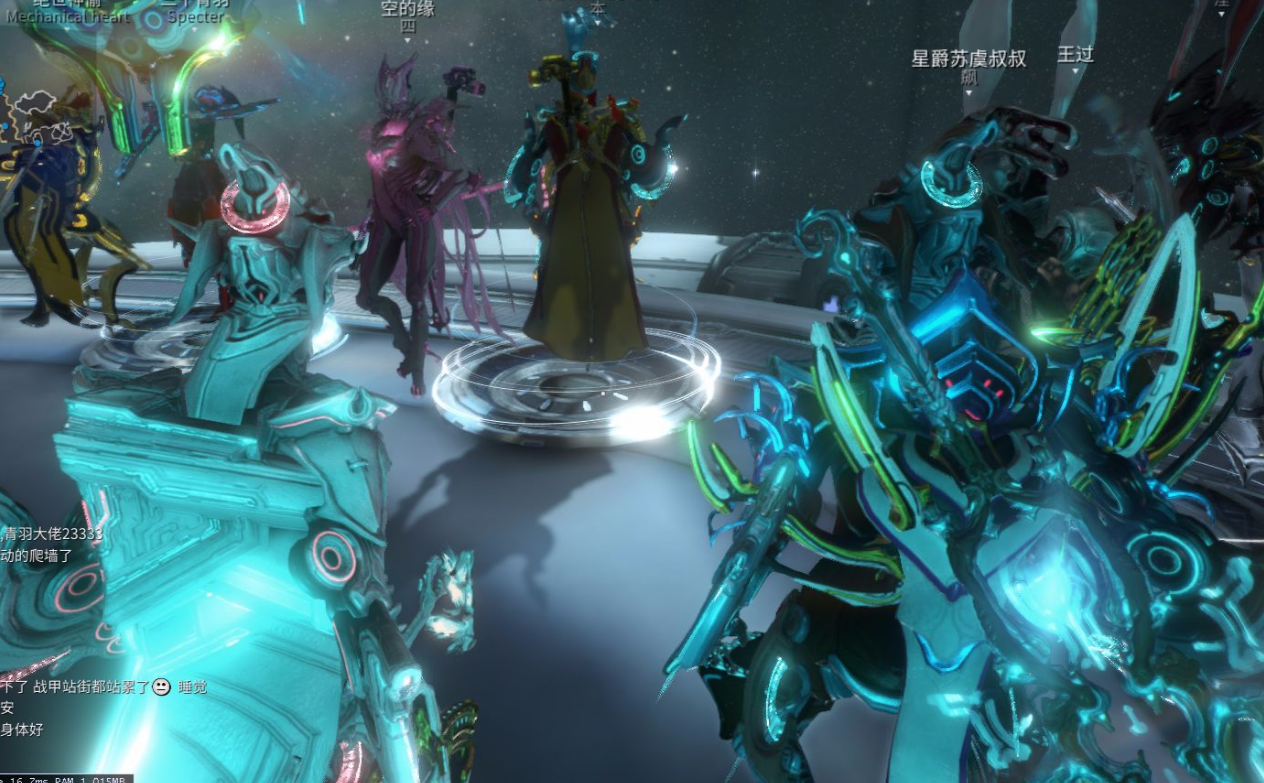Screen dimensions: 1264x783
Task: Click the chat message about 战甲站街
Action: coord(96,687)
